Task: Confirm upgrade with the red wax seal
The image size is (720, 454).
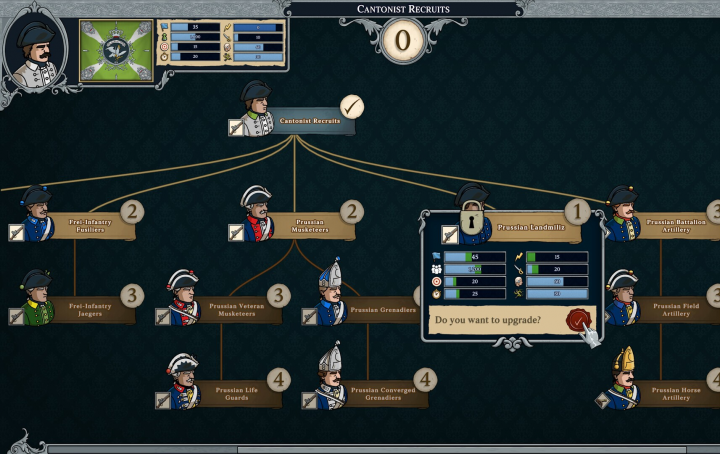Action: [578, 320]
